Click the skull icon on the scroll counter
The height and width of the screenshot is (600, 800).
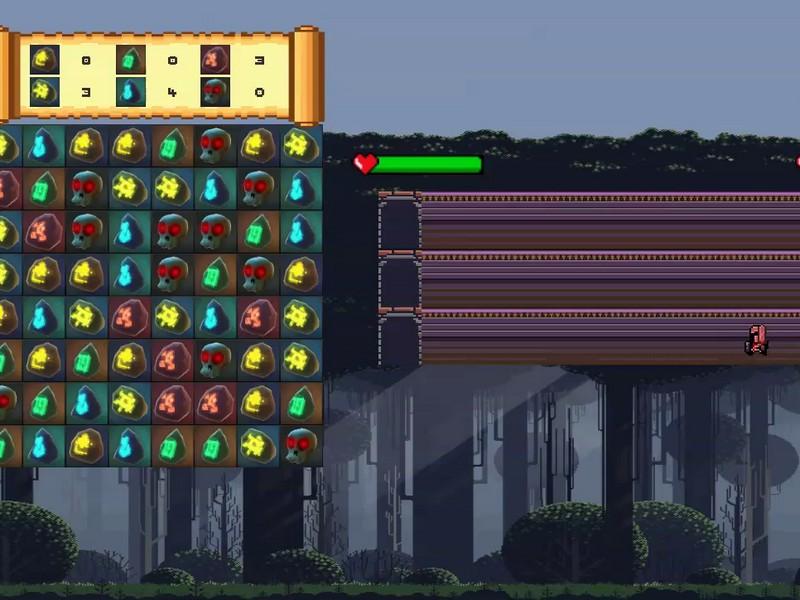pos(215,92)
